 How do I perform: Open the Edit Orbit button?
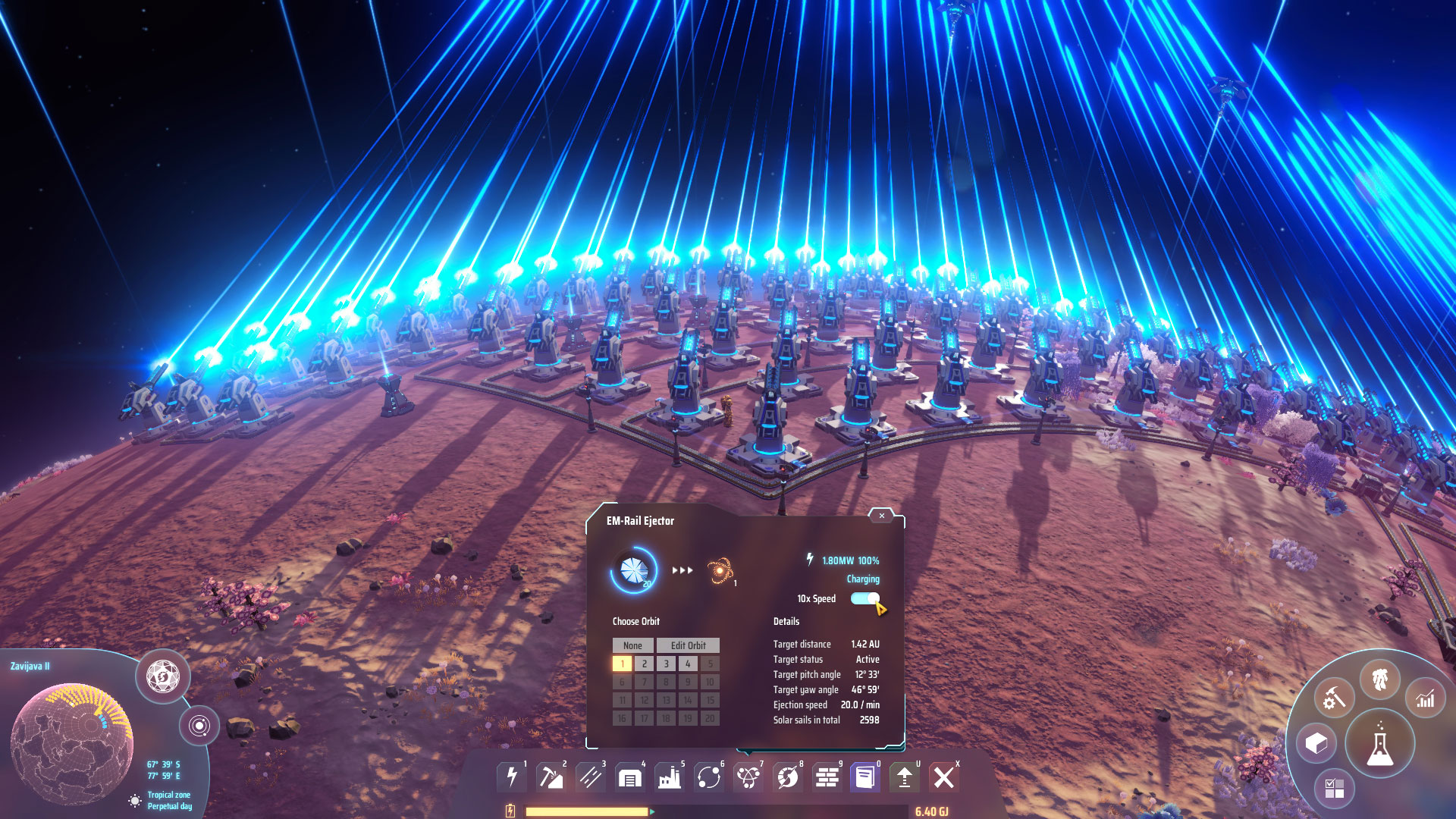(688, 645)
